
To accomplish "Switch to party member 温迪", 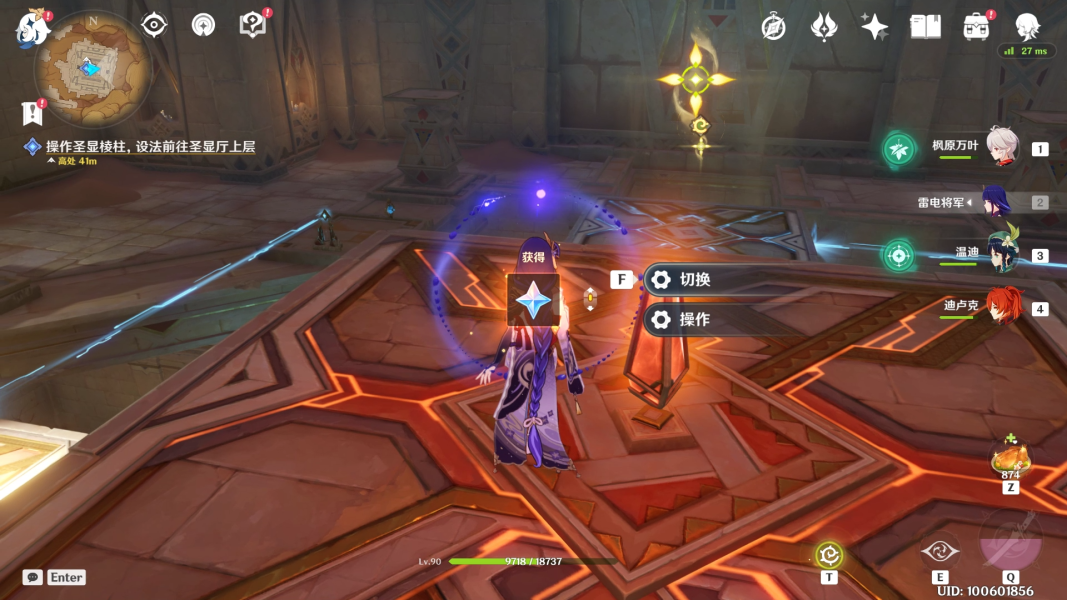I will coord(1001,254).
